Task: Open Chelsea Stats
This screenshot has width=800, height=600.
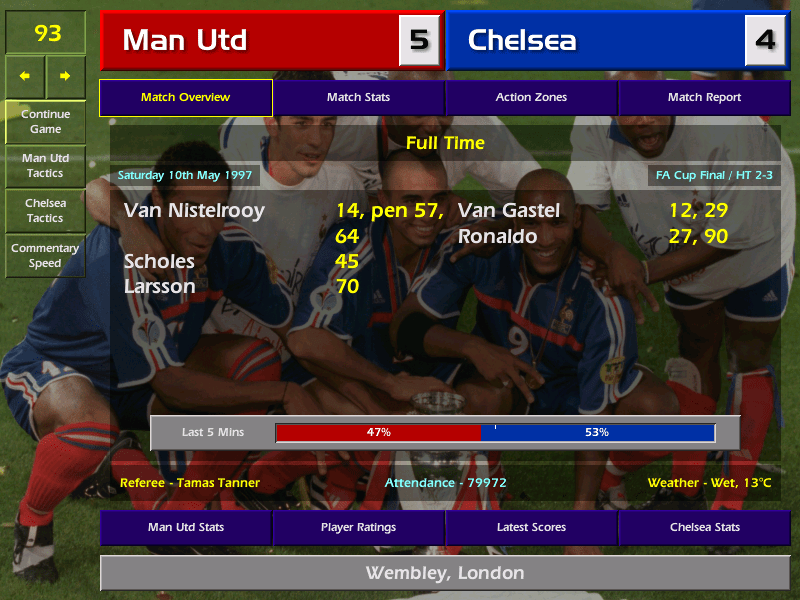Action: click(704, 527)
